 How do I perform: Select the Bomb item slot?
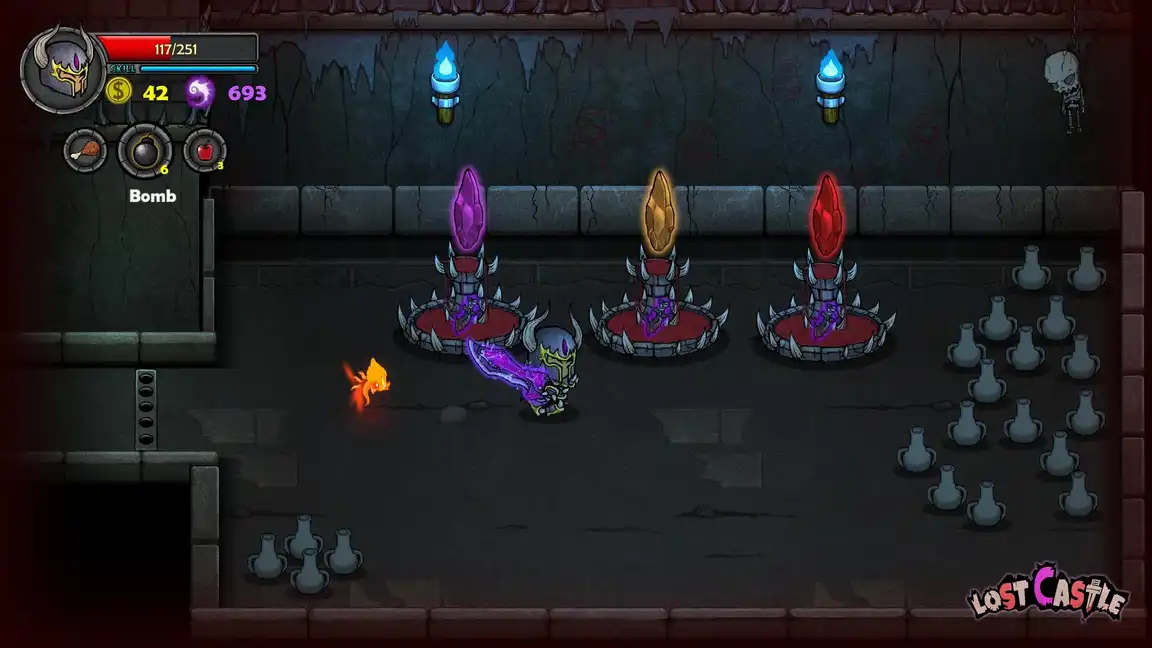144,152
